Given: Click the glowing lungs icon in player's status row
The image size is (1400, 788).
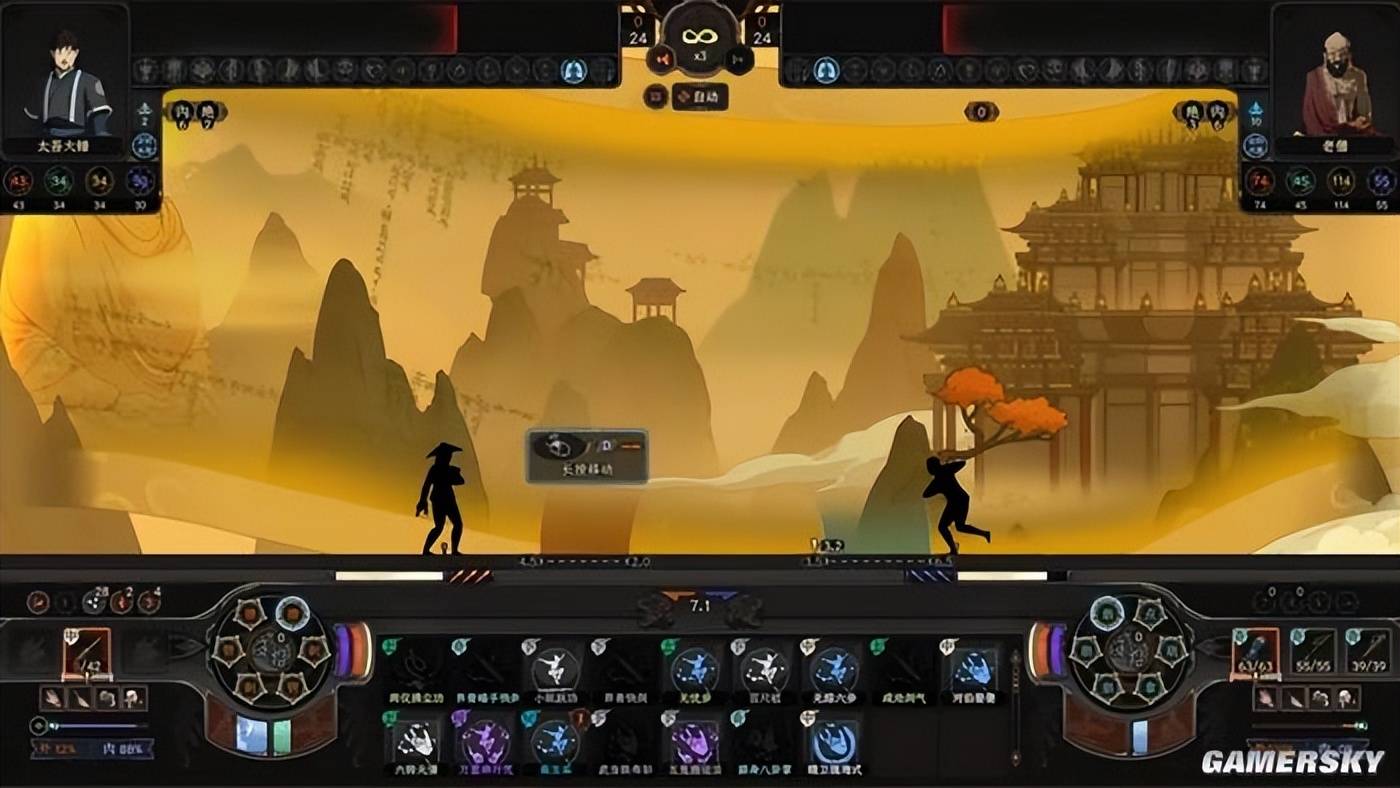Looking at the screenshot, I should (x=573, y=70).
